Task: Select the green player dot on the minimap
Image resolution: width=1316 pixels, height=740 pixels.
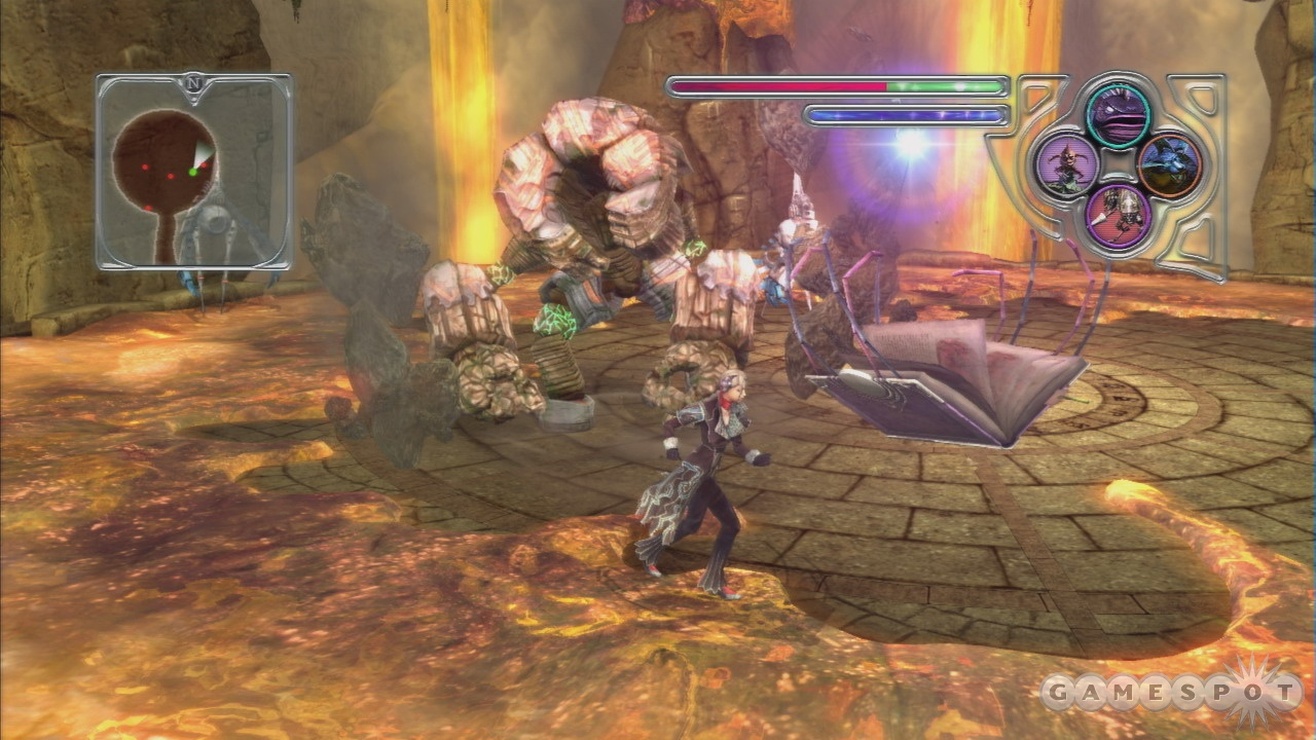Action: point(193,172)
